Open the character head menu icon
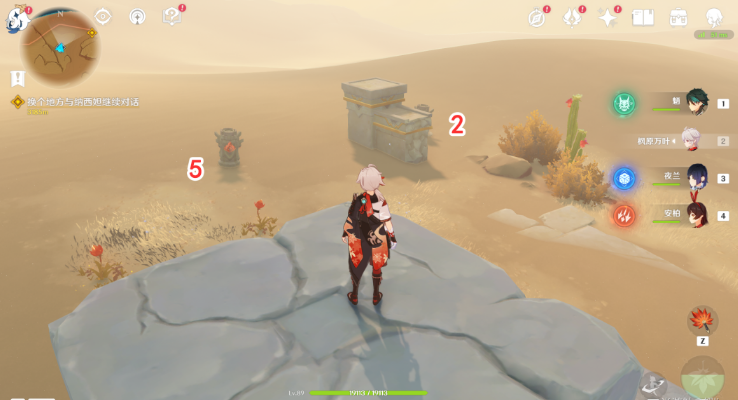This screenshot has height=400, width=738. coord(714,17)
